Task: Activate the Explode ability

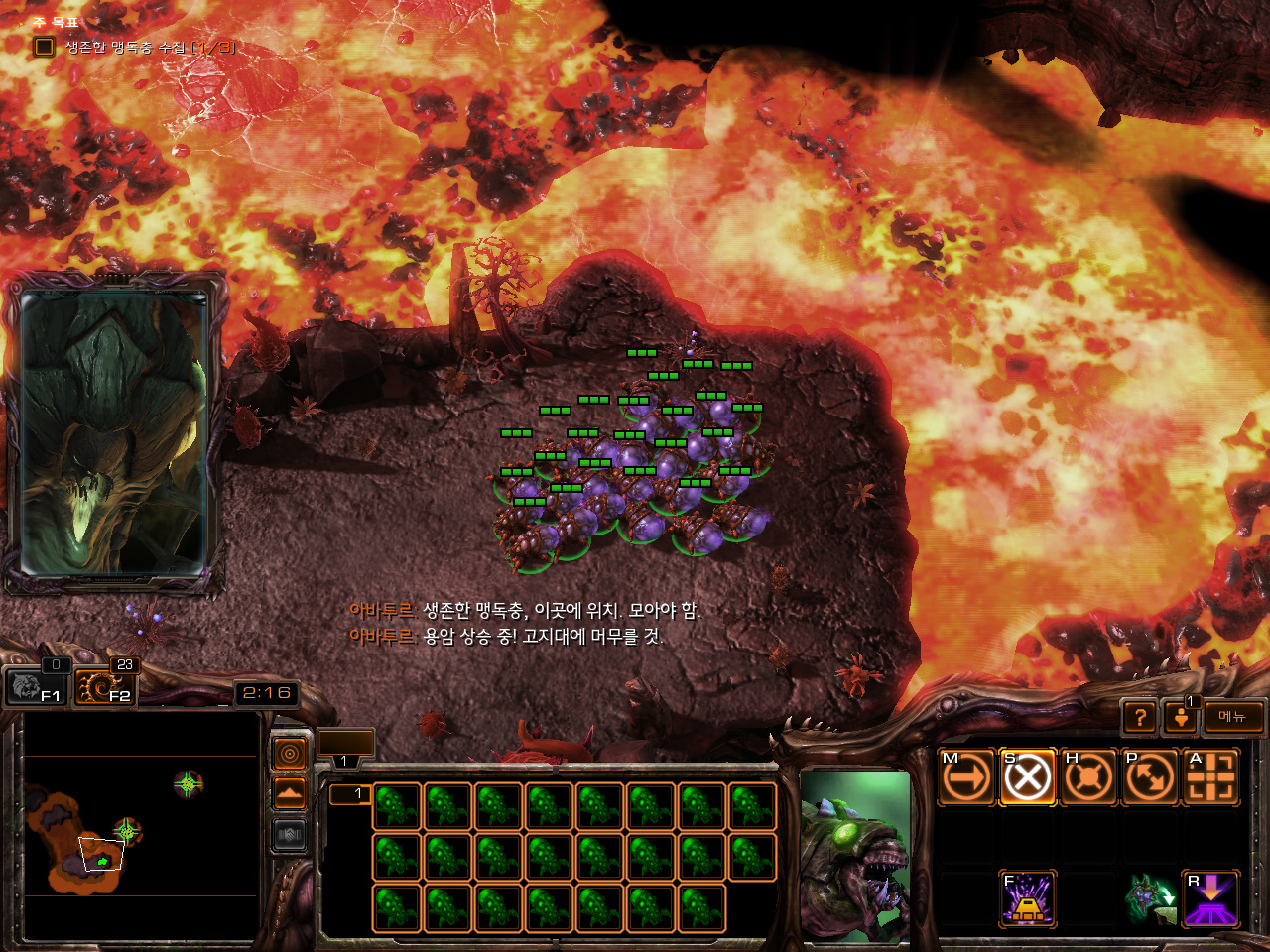Action: point(1027,898)
